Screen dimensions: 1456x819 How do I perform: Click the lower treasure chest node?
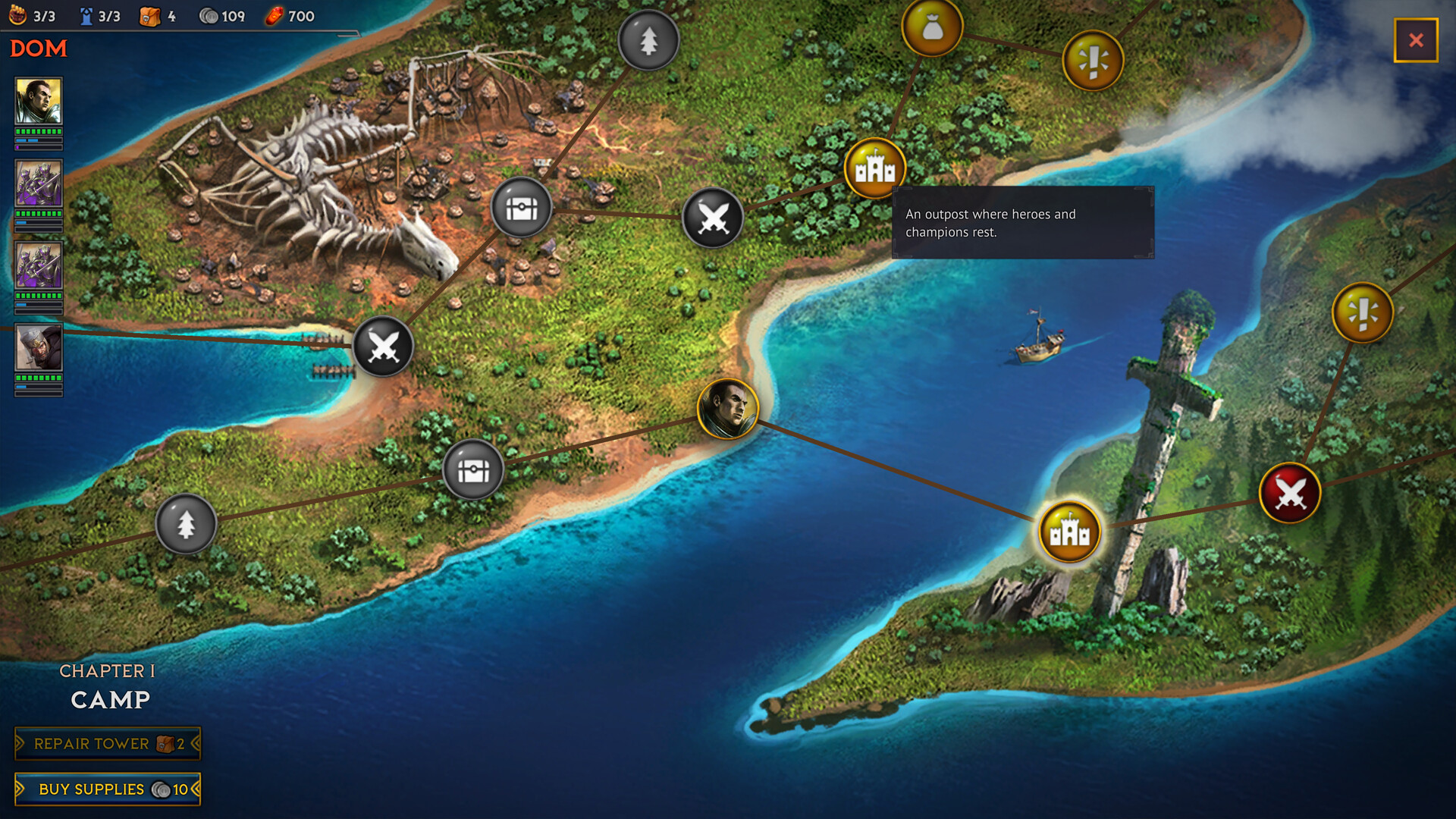tap(471, 470)
